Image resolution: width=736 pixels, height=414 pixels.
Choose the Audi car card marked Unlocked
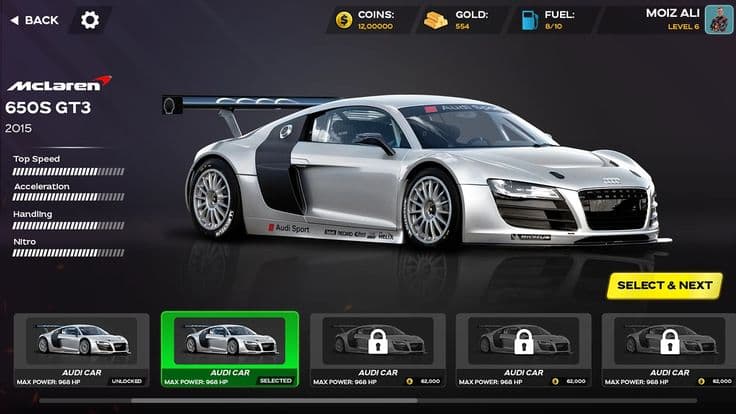[82, 349]
